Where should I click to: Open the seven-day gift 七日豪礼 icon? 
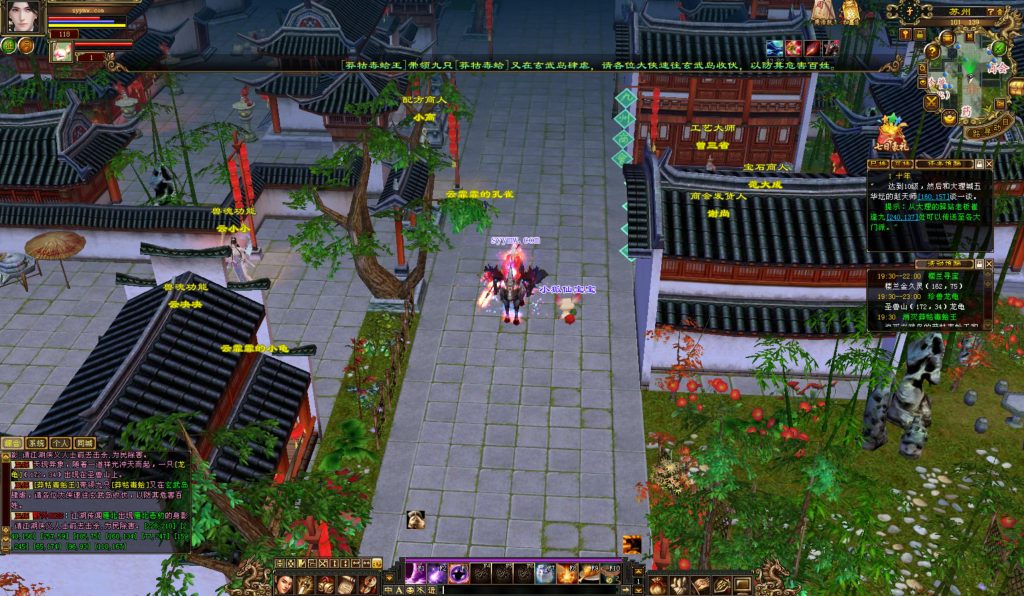tap(889, 135)
